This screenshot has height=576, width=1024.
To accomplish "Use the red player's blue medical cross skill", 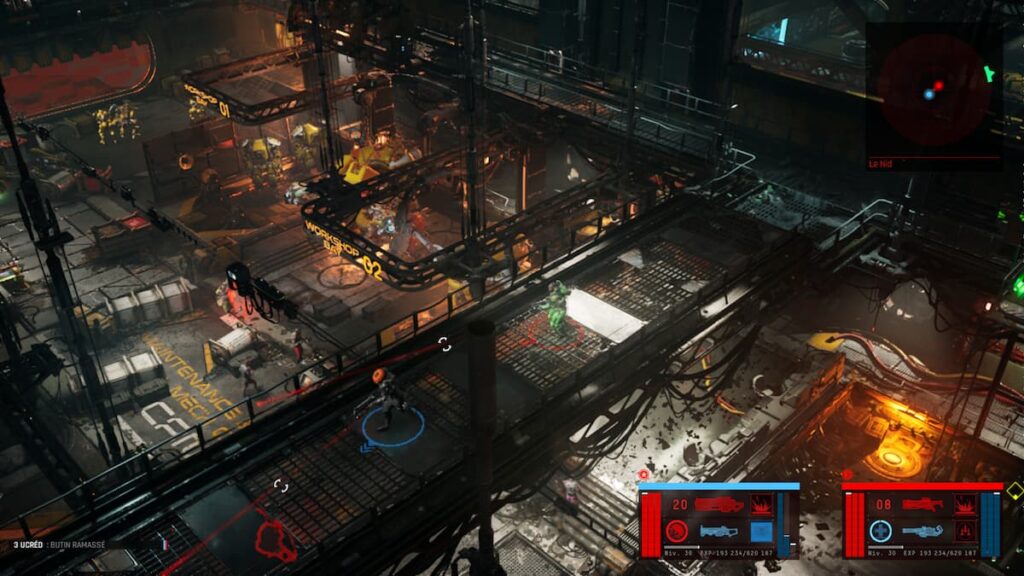I will [881, 531].
